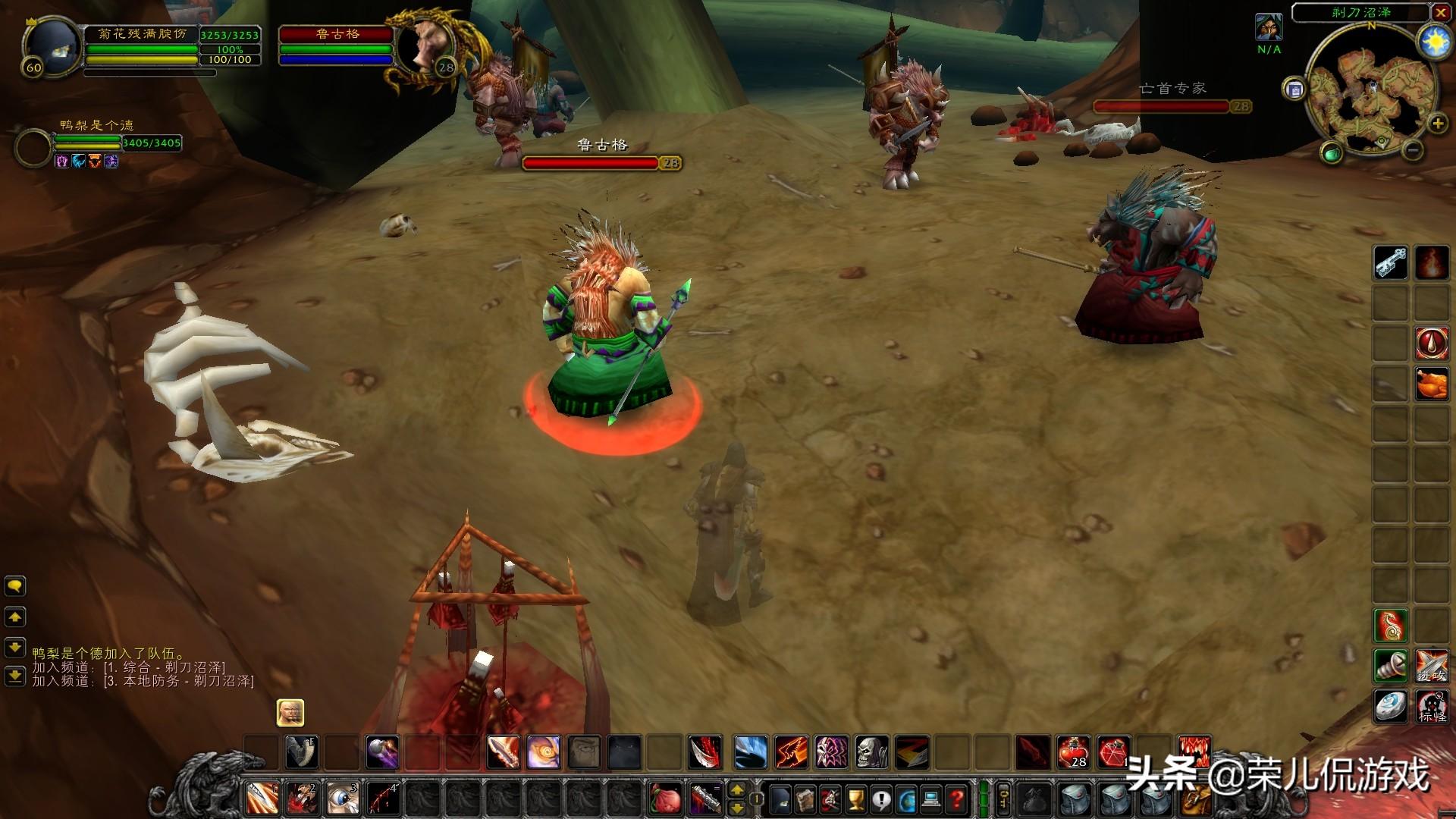1456x819 pixels.
Task: Open the golden chalice micro menu button
Action: (856, 799)
